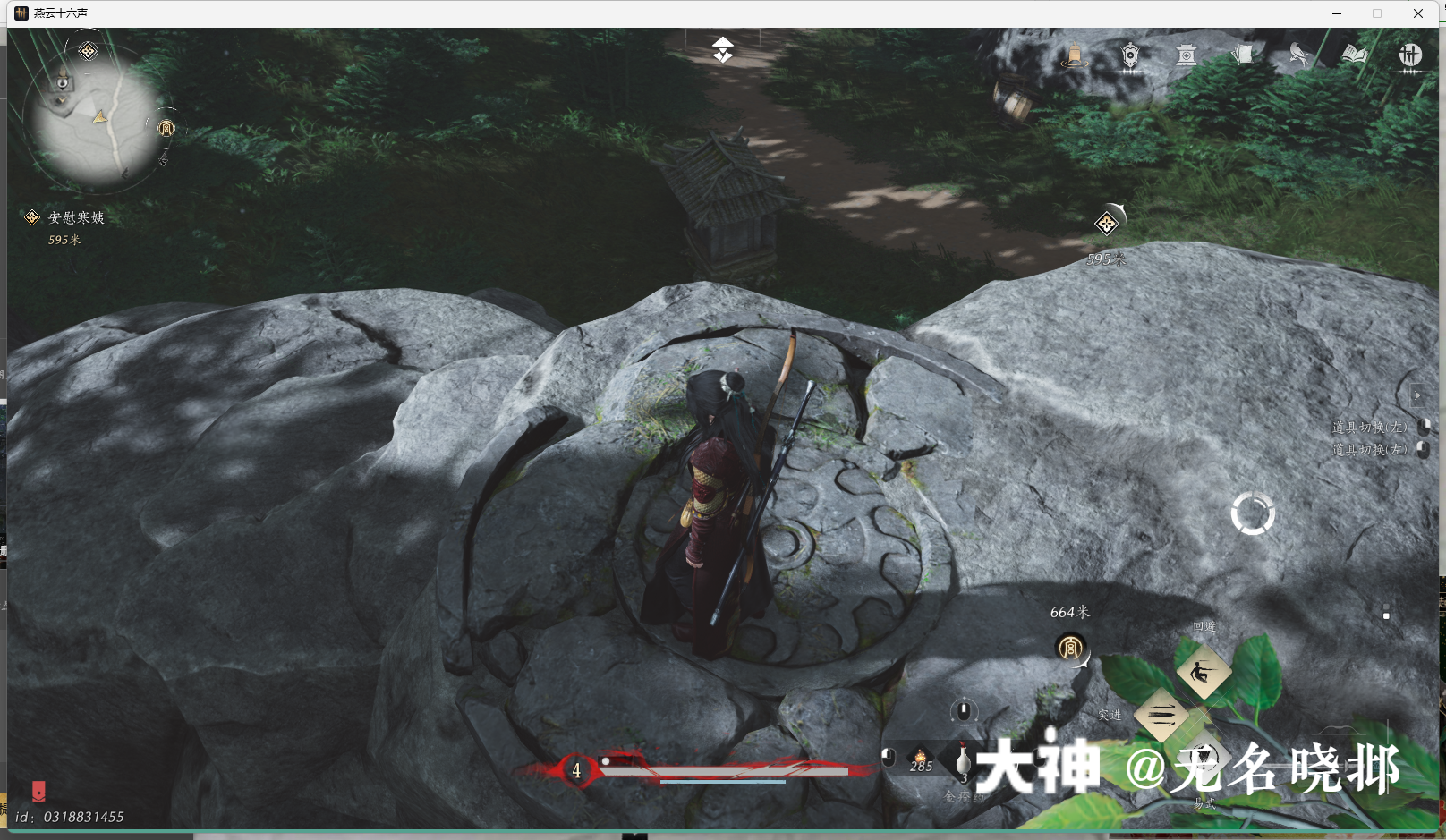Click the 664米 building marker icon
This screenshot has width=1446, height=840.
1073,648
